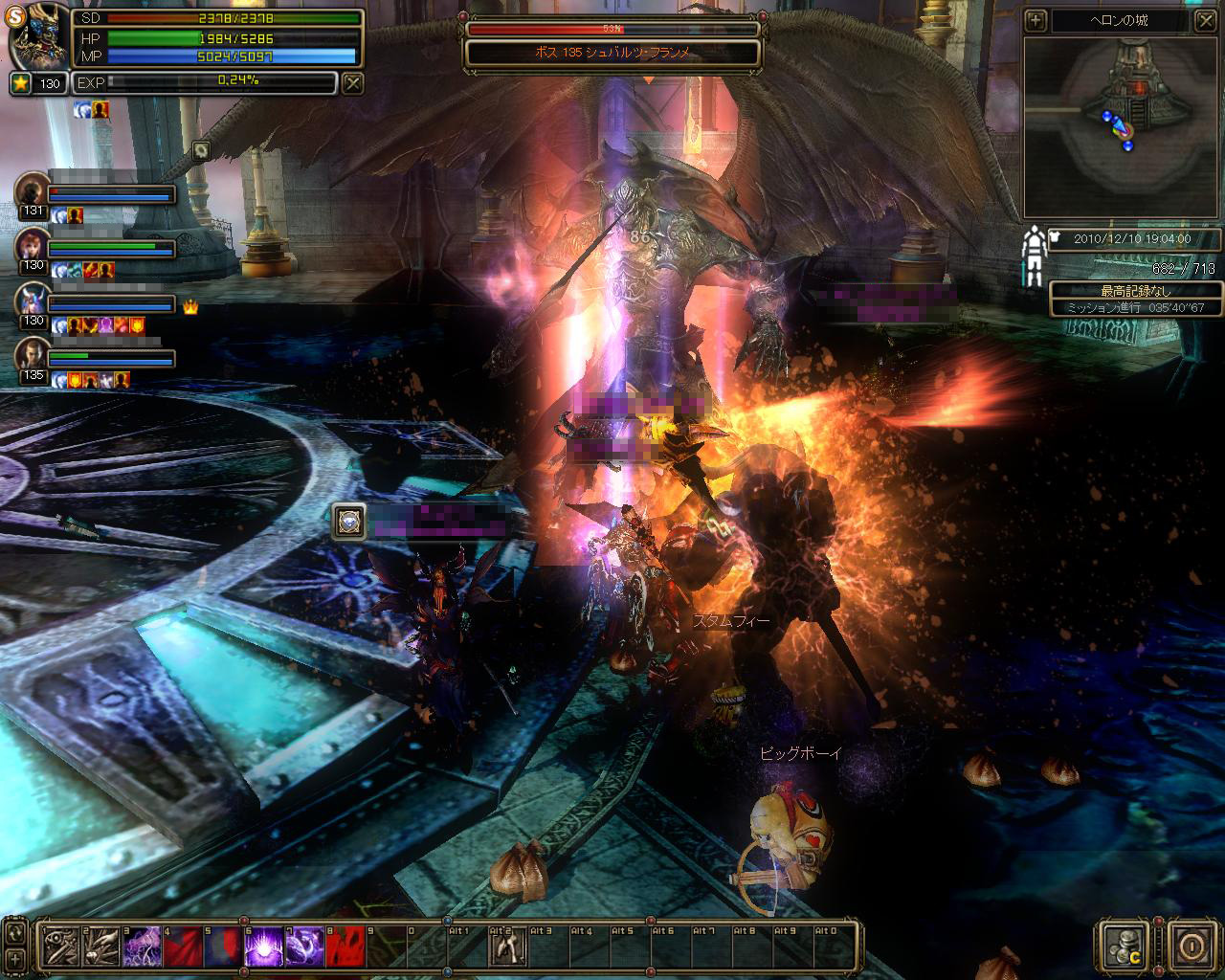Use the sword skill in hotbar slot 1

click(x=59, y=946)
